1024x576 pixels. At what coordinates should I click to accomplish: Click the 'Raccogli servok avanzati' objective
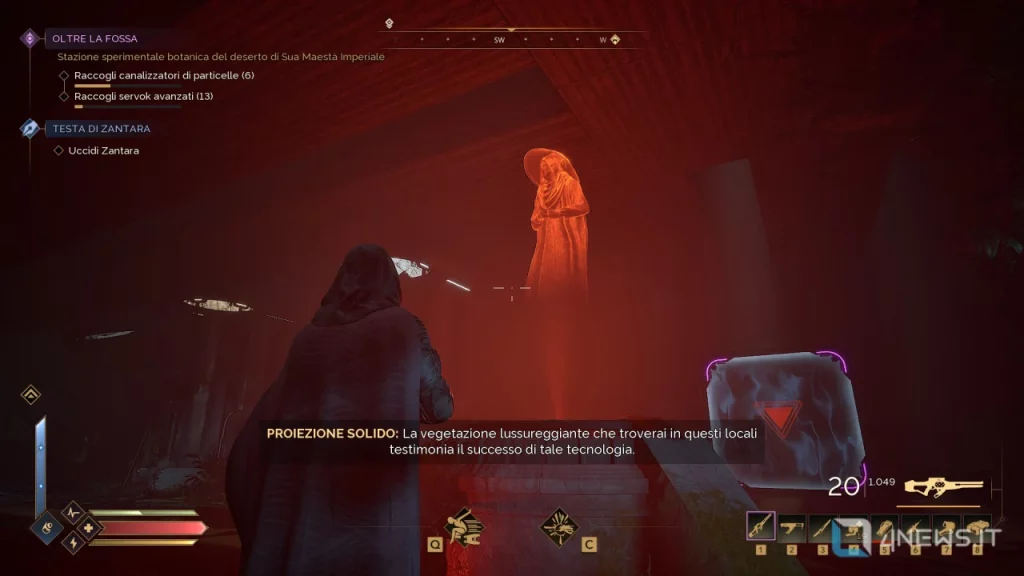tap(143, 97)
